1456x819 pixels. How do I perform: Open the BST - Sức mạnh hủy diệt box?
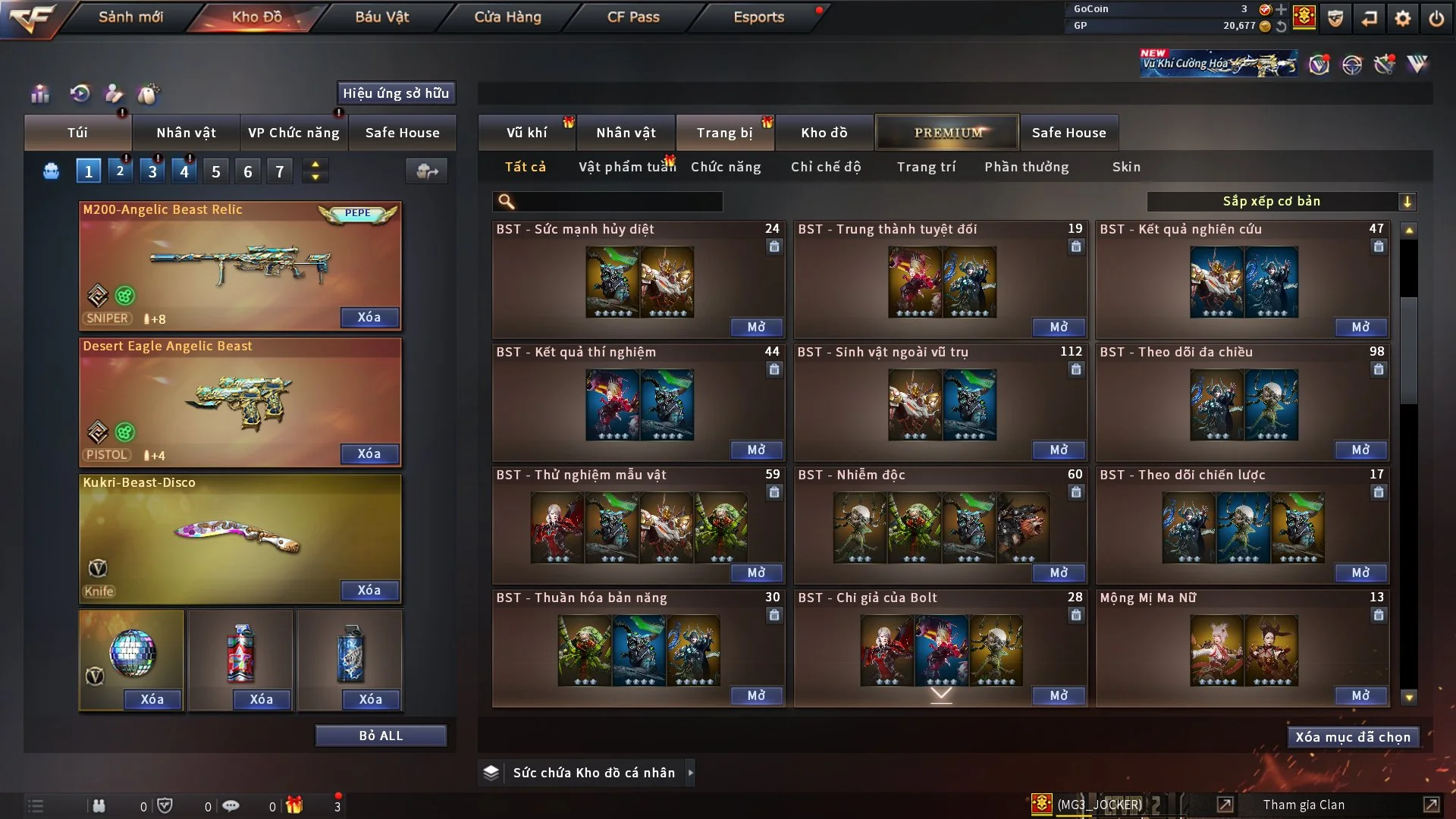click(x=756, y=327)
